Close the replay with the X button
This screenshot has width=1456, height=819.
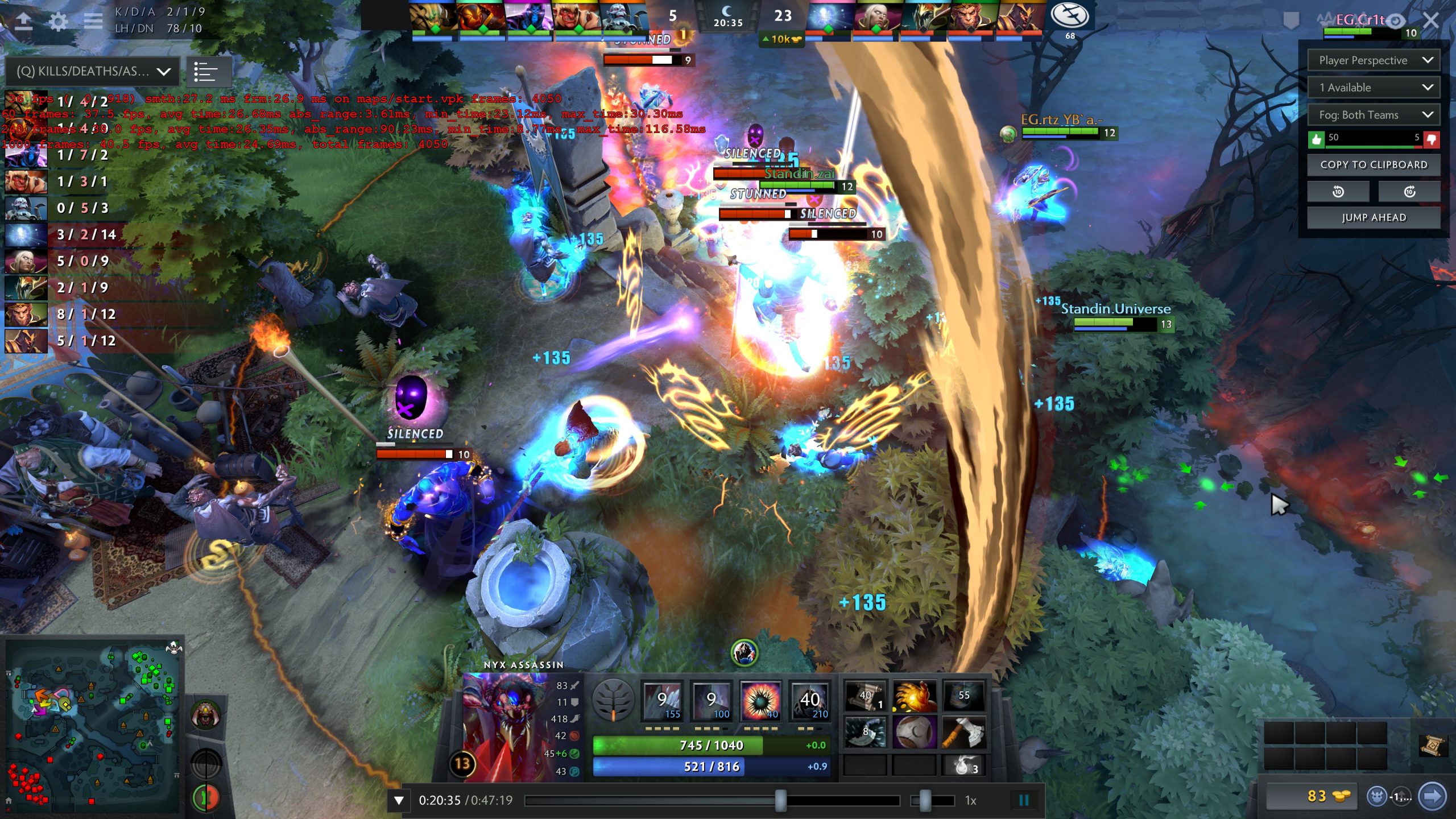click(x=1431, y=21)
